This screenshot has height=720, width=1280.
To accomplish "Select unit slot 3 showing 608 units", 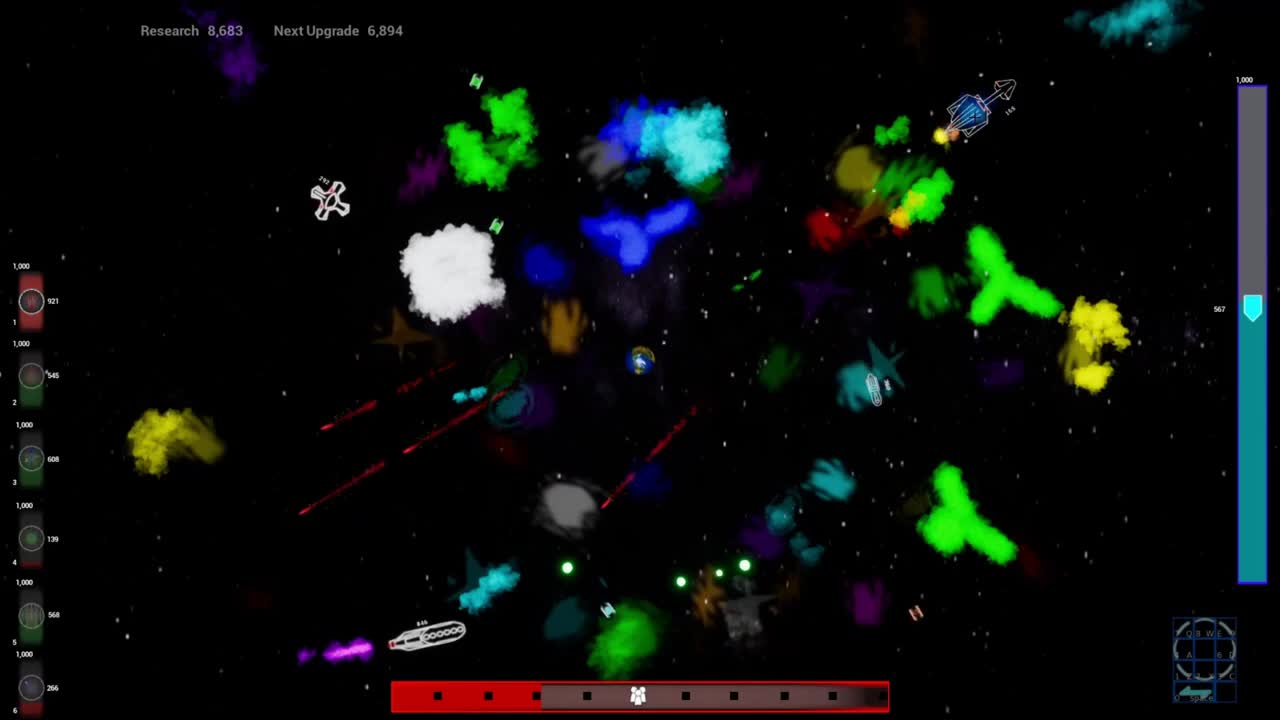I will pos(31,458).
